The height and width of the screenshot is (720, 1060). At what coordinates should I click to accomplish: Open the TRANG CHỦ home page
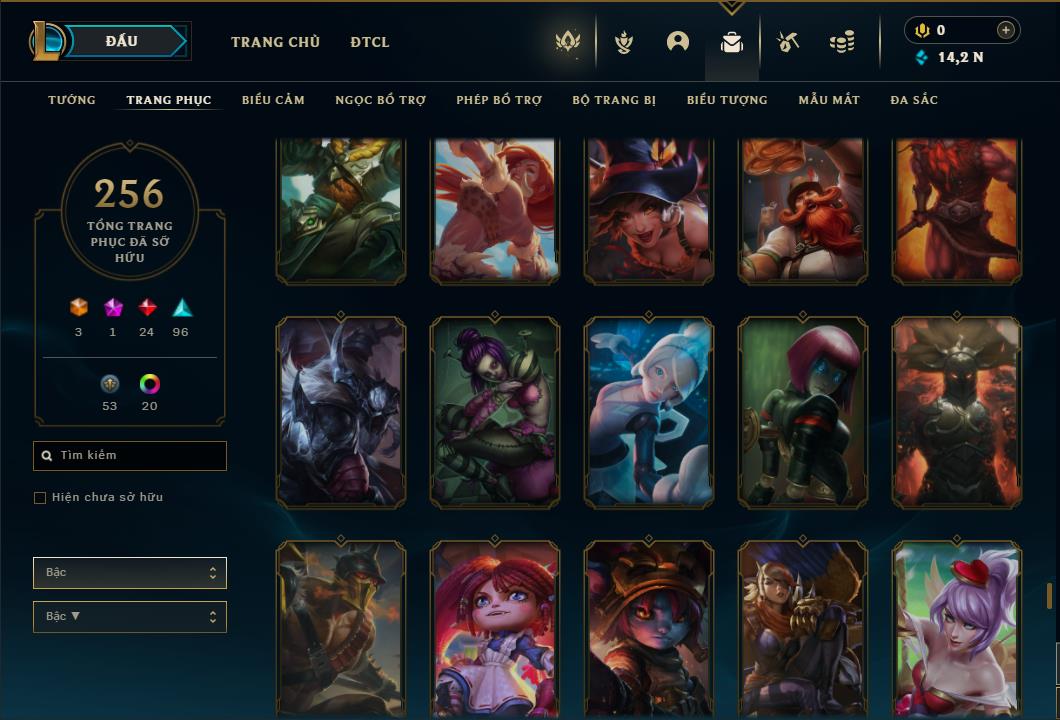click(275, 42)
